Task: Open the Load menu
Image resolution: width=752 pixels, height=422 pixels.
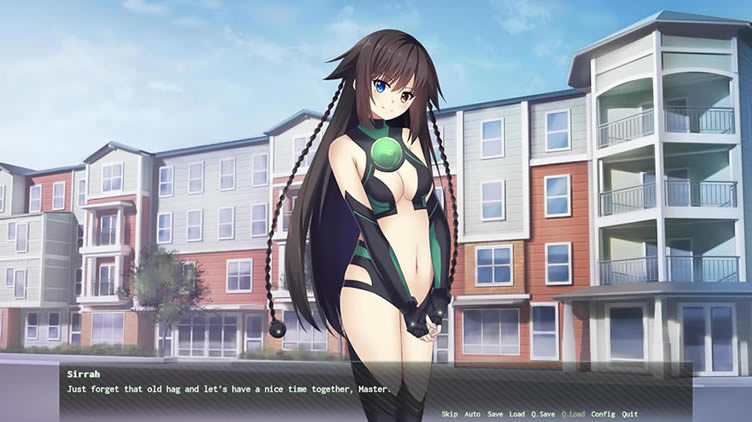Action: point(516,414)
